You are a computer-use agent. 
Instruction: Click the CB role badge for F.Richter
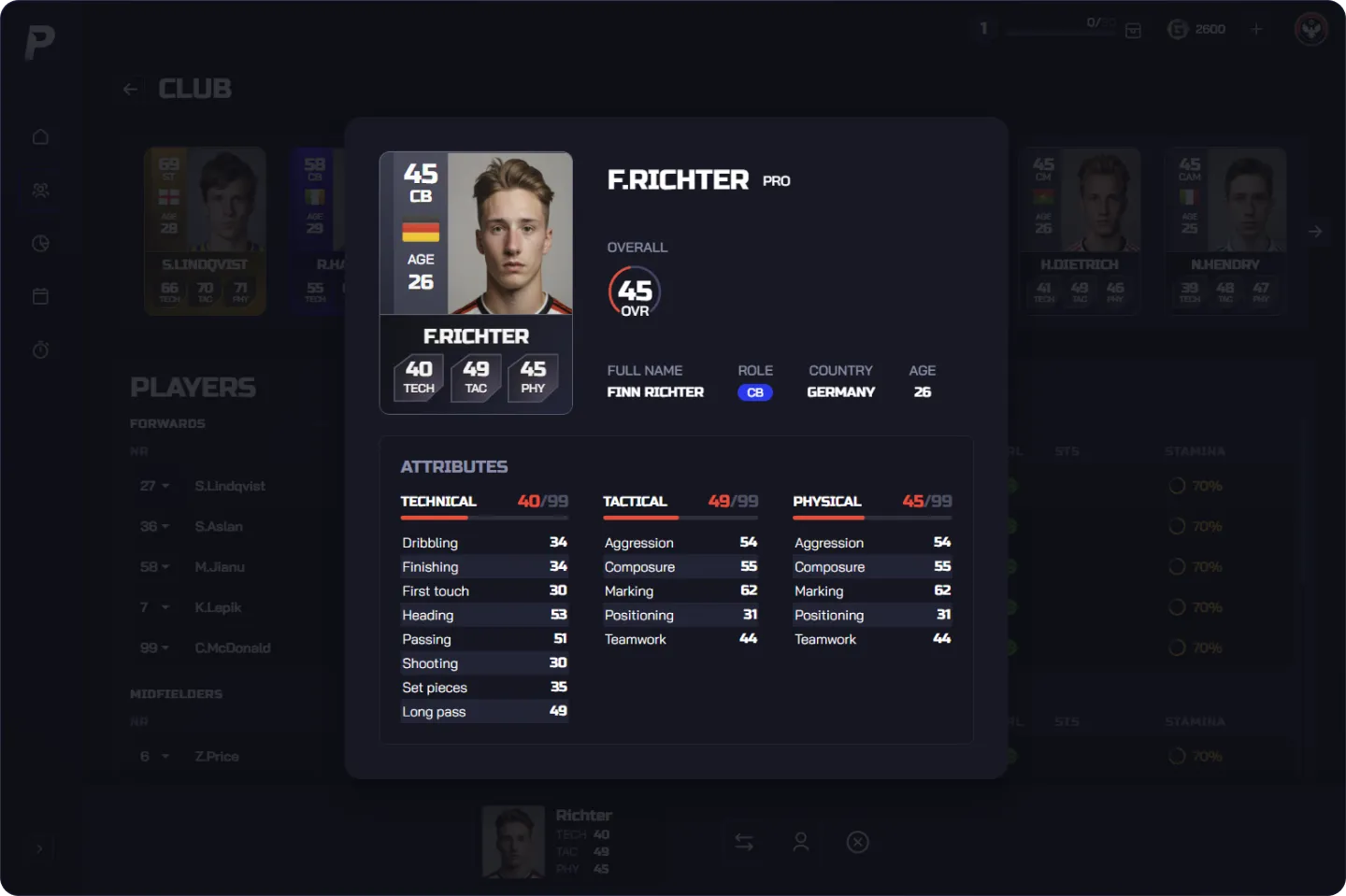755,392
